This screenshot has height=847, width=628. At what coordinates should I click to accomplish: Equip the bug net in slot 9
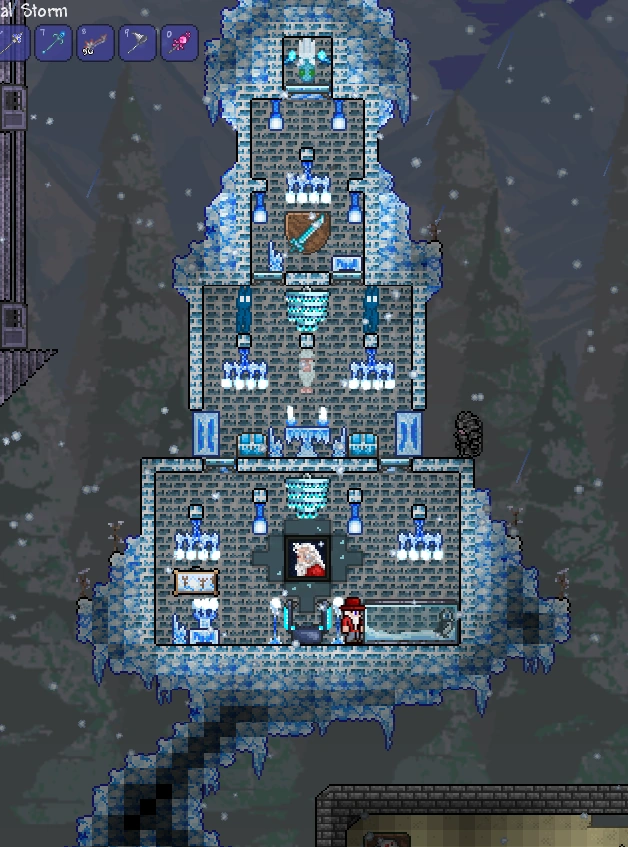tap(137, 44)
